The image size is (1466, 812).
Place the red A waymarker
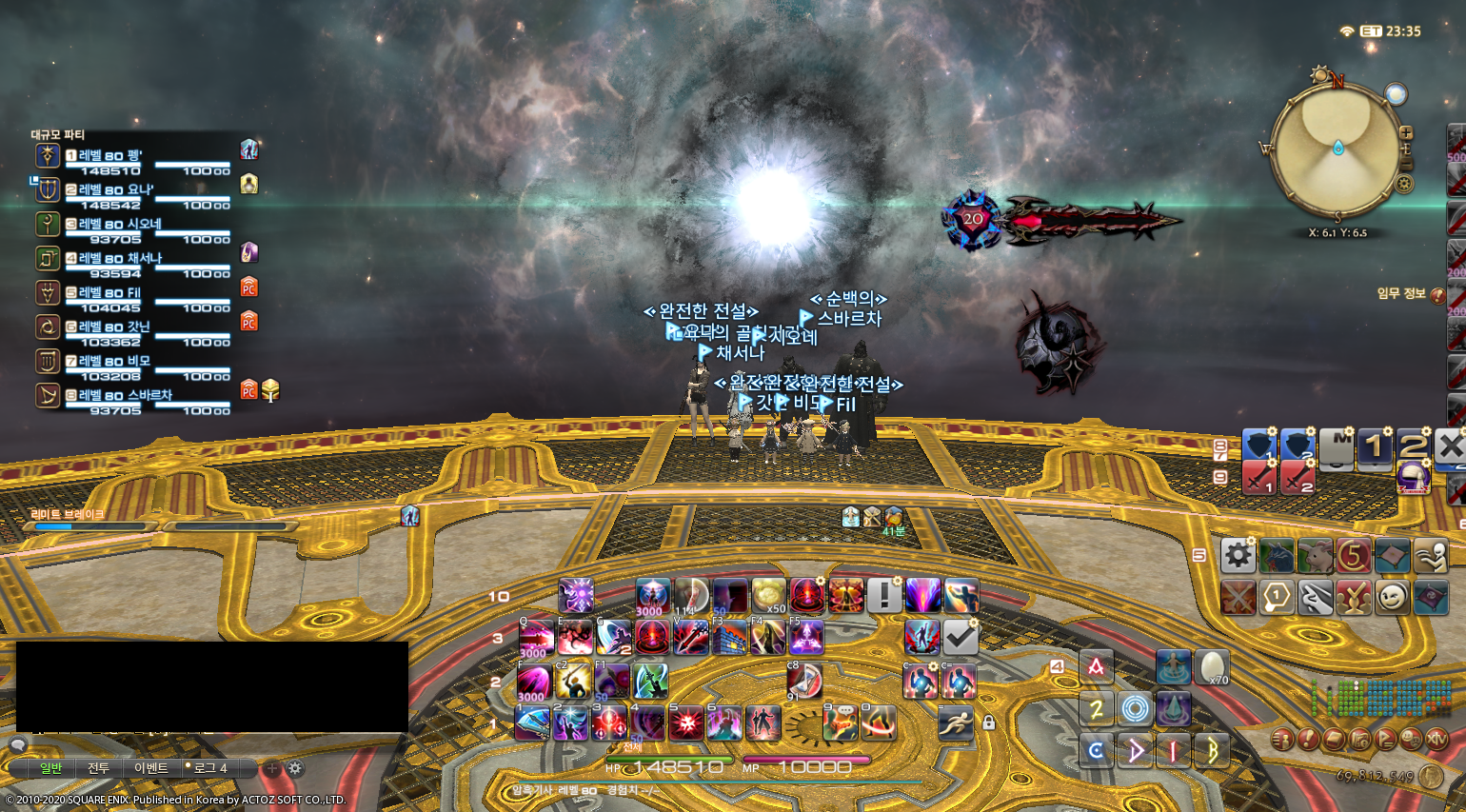click(1097, 667)
